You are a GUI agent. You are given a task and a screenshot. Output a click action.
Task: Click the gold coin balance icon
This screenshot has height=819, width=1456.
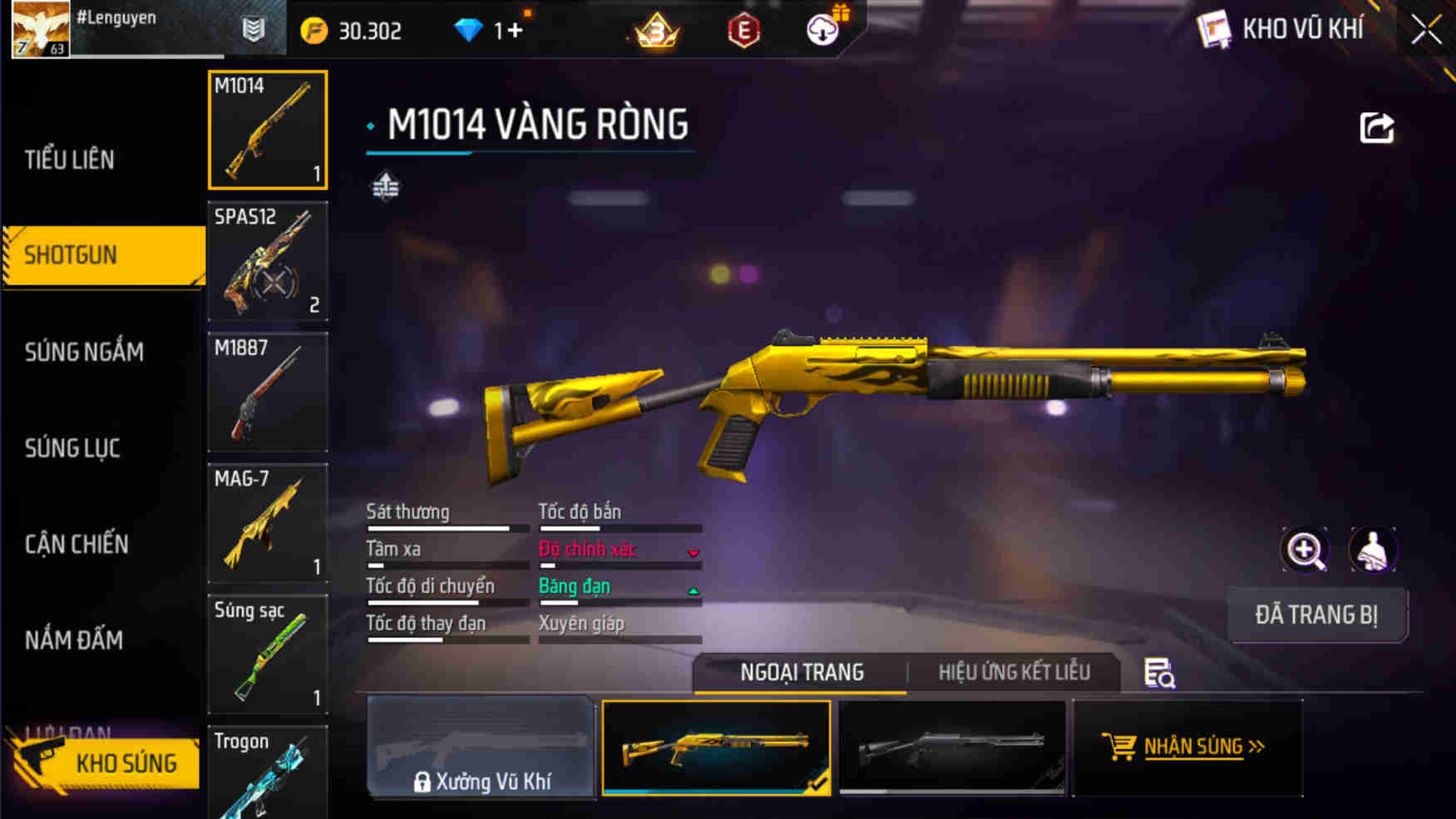pos(313,30)
